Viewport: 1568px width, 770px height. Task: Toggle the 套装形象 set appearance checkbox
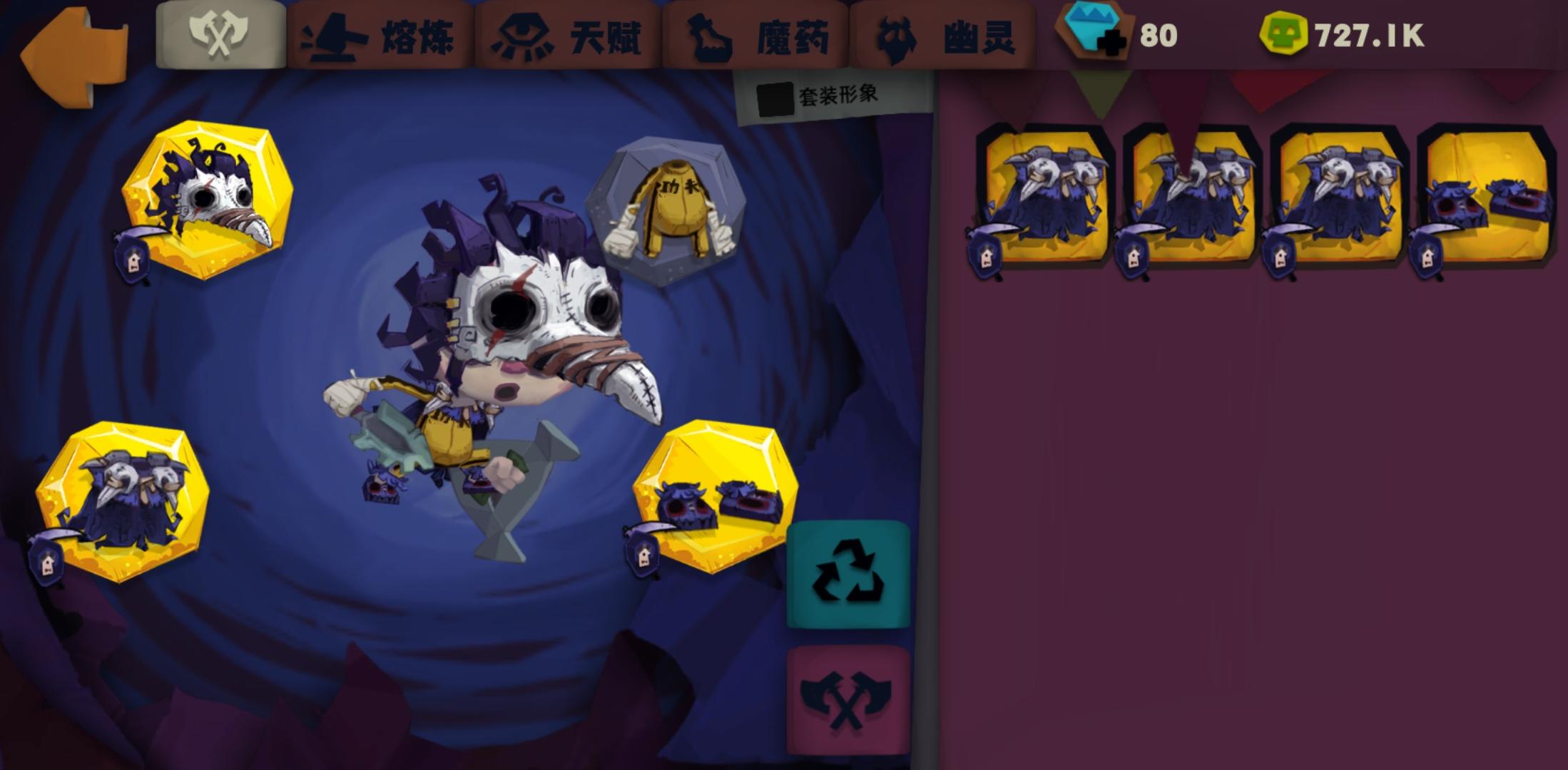click(775, 100)
